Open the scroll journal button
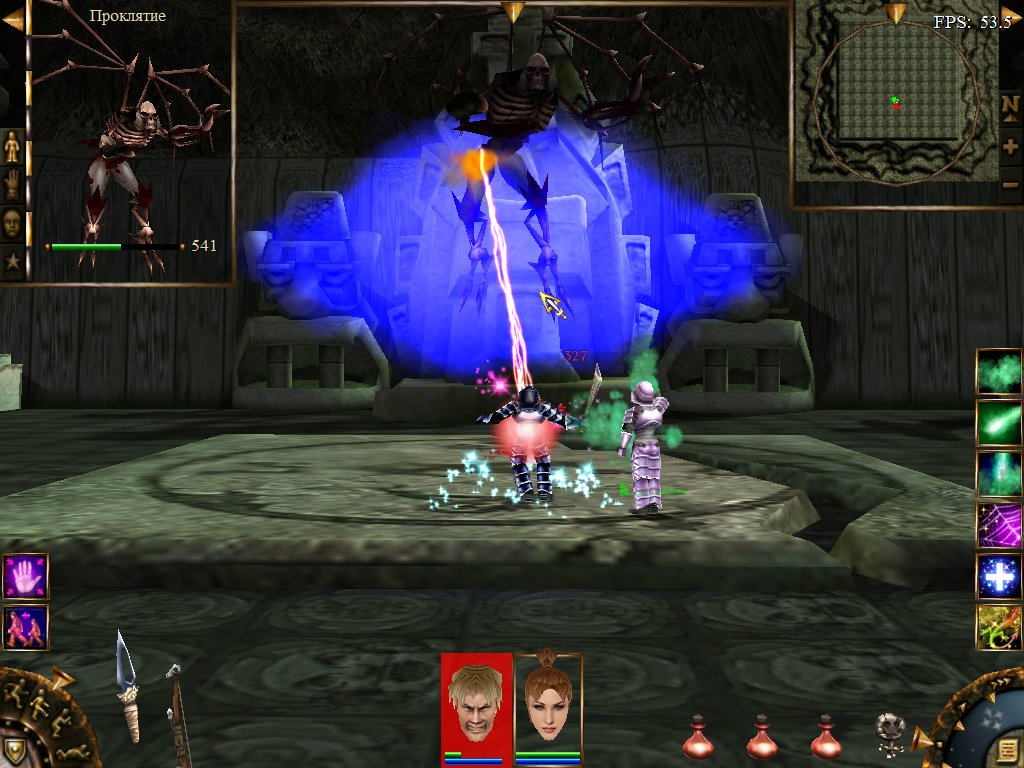Viewport: 1024px width, 768px height. tap(1003, 749)
